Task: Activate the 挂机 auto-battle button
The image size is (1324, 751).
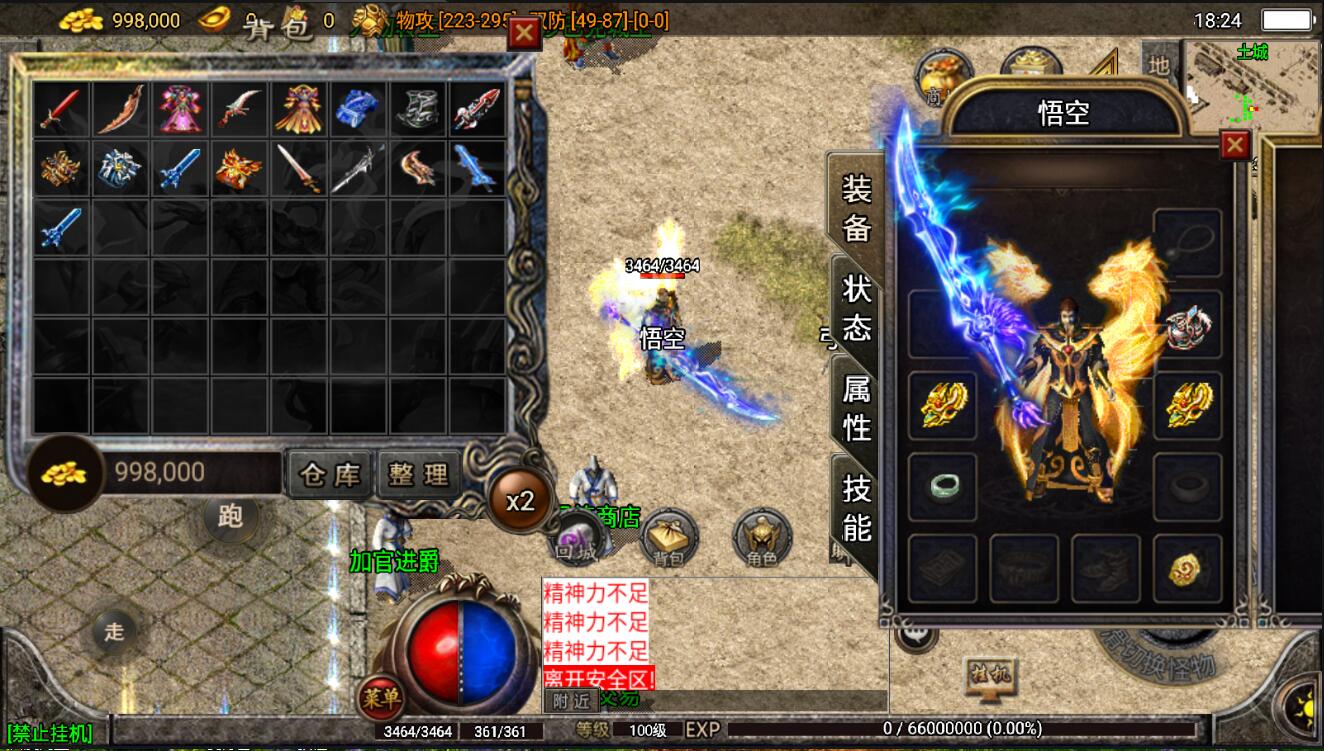Action: coord(989,675)
